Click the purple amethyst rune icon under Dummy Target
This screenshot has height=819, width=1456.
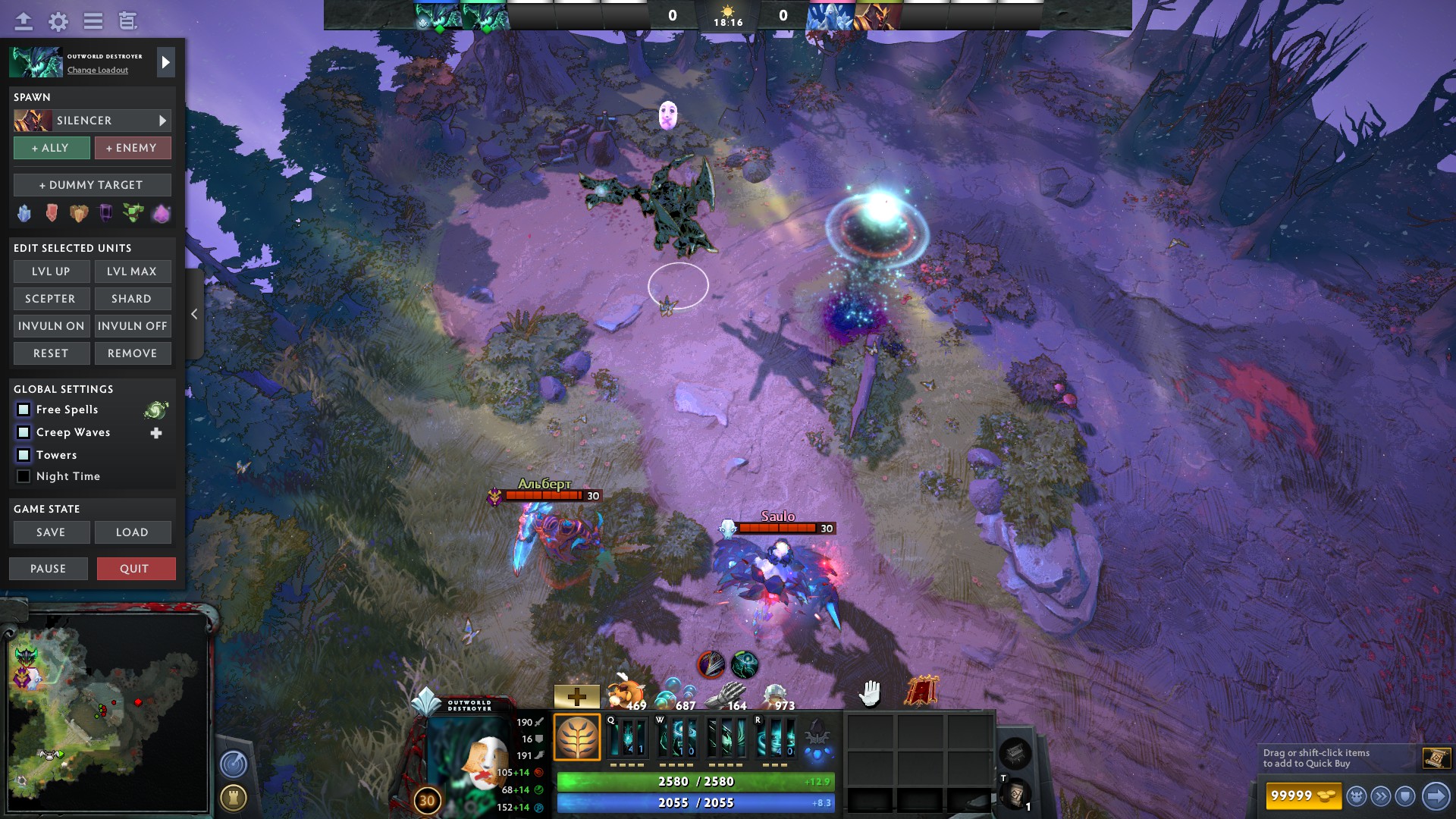[x=159, y=213]
